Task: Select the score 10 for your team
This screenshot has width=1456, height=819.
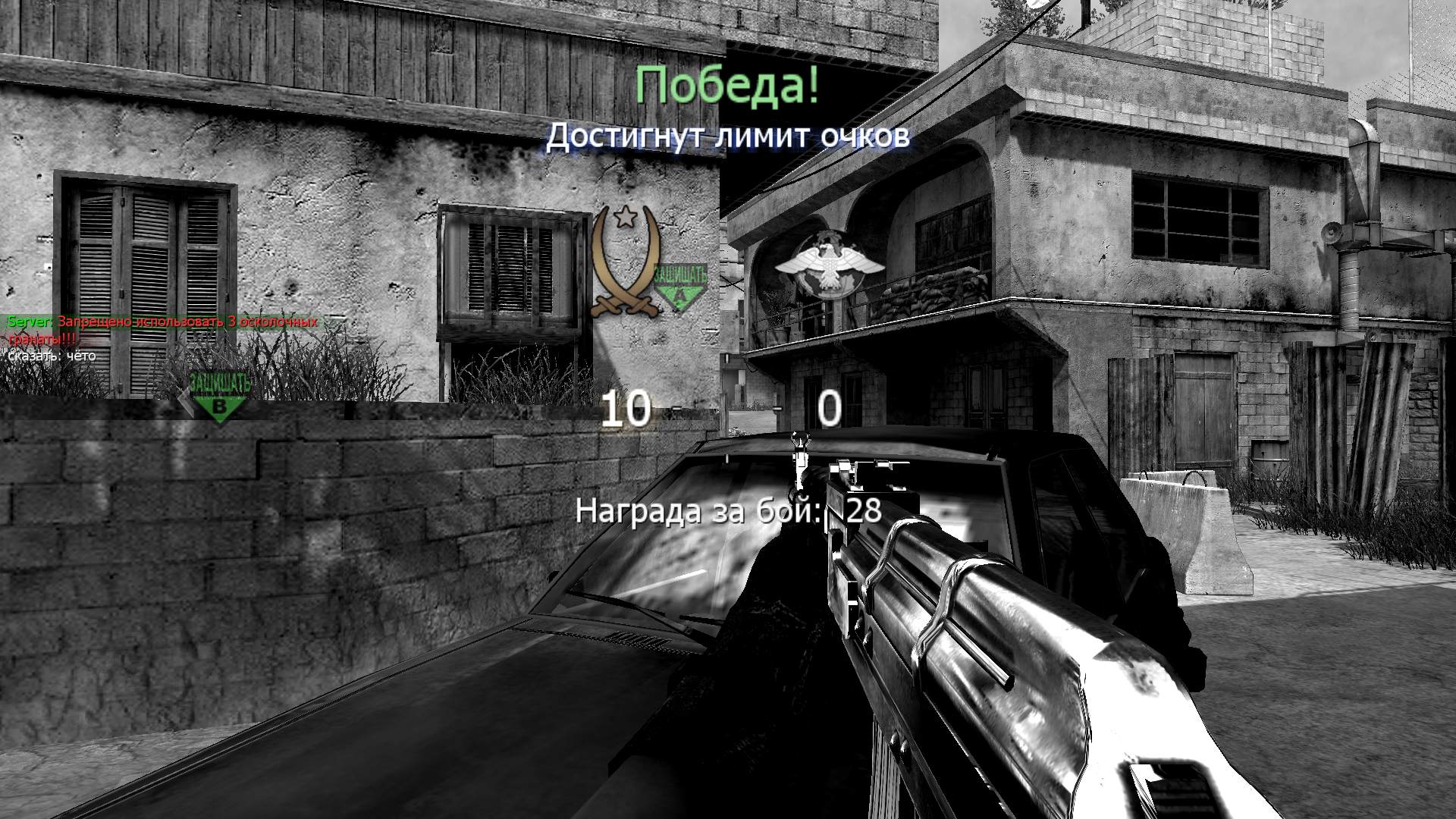Action: (x=624, y=409)
